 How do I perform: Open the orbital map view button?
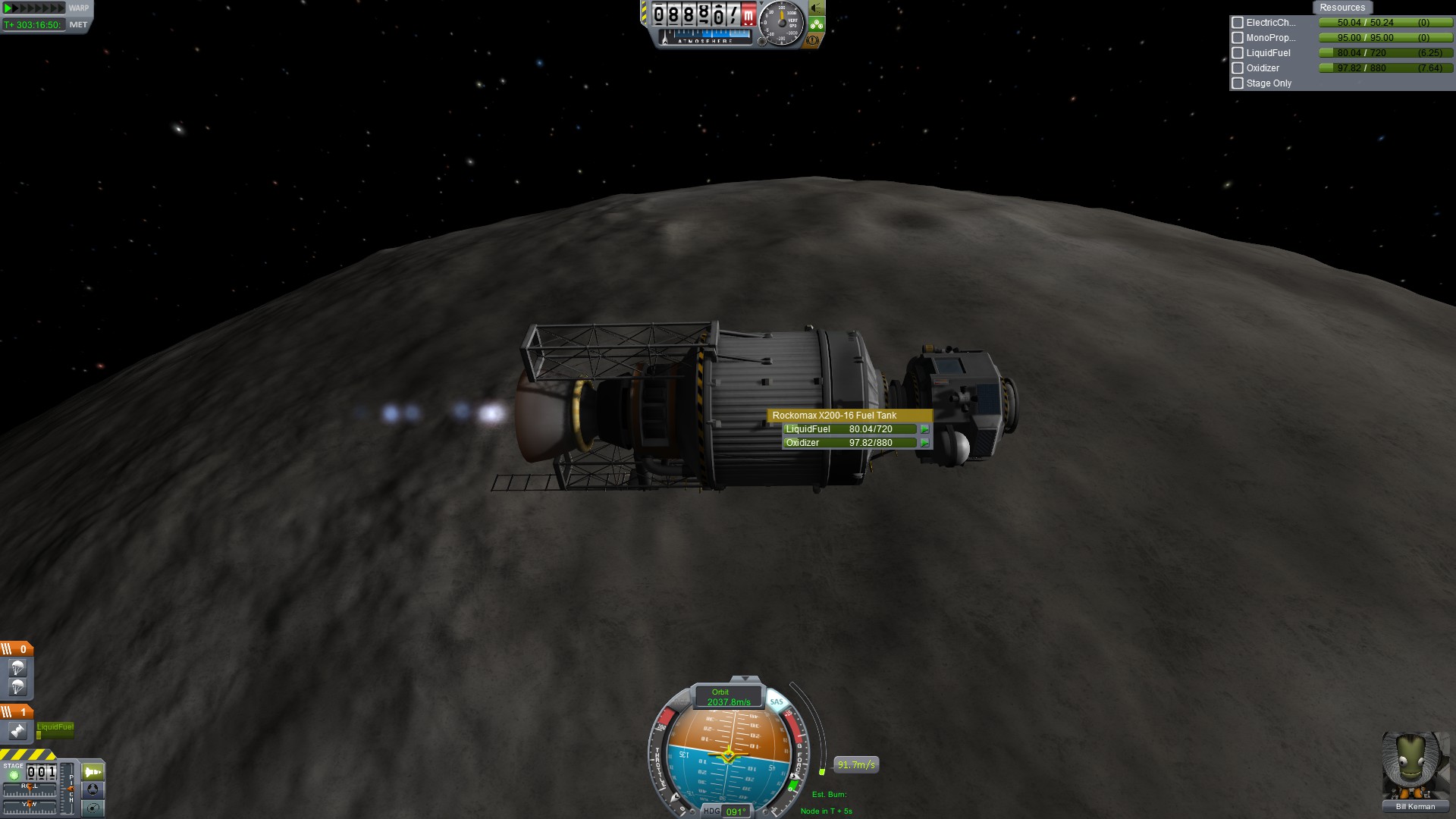pyautogui.click(x=93, y=808)
